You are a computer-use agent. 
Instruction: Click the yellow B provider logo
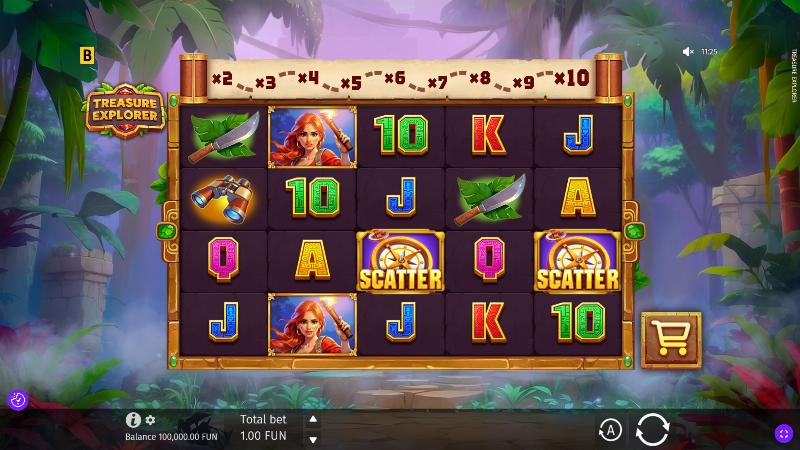tap(86, 56)
